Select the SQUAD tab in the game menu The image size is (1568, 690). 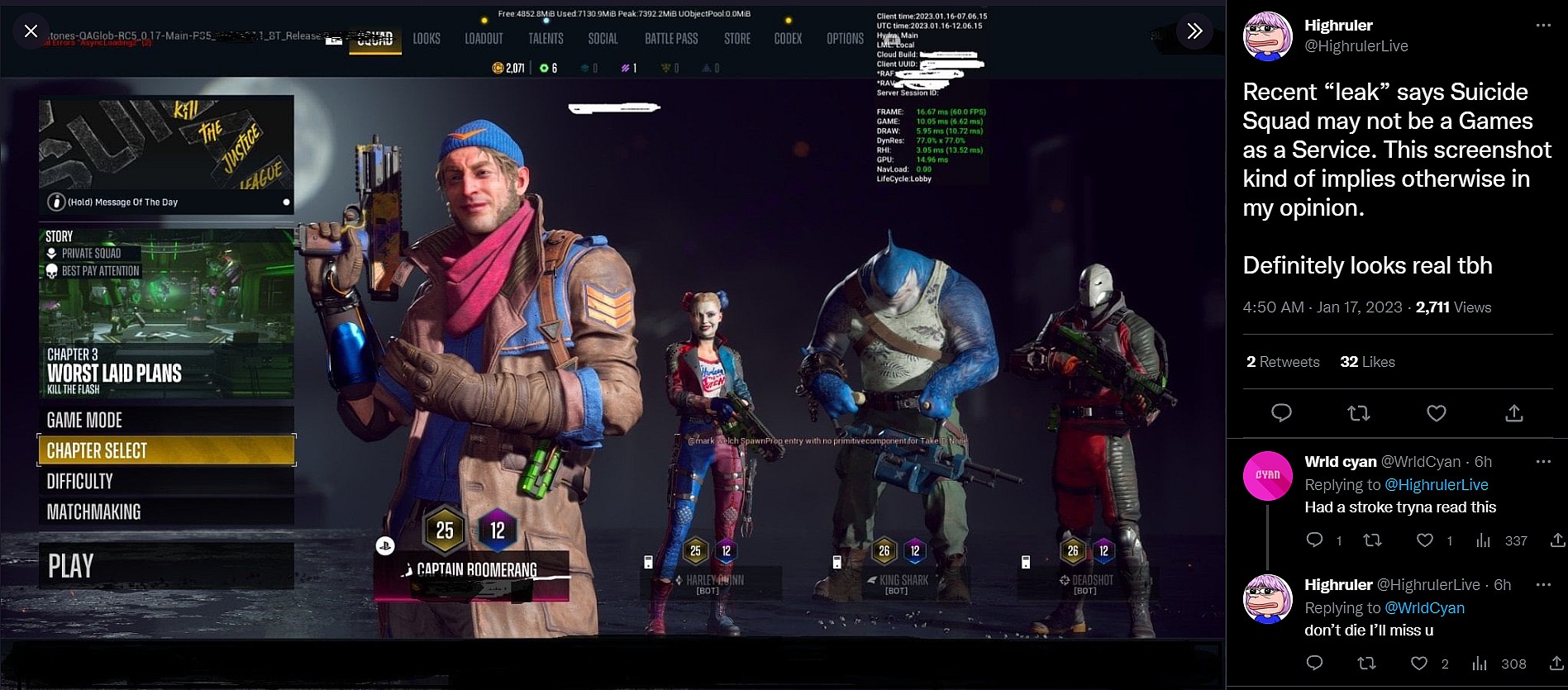click(374, 38)
